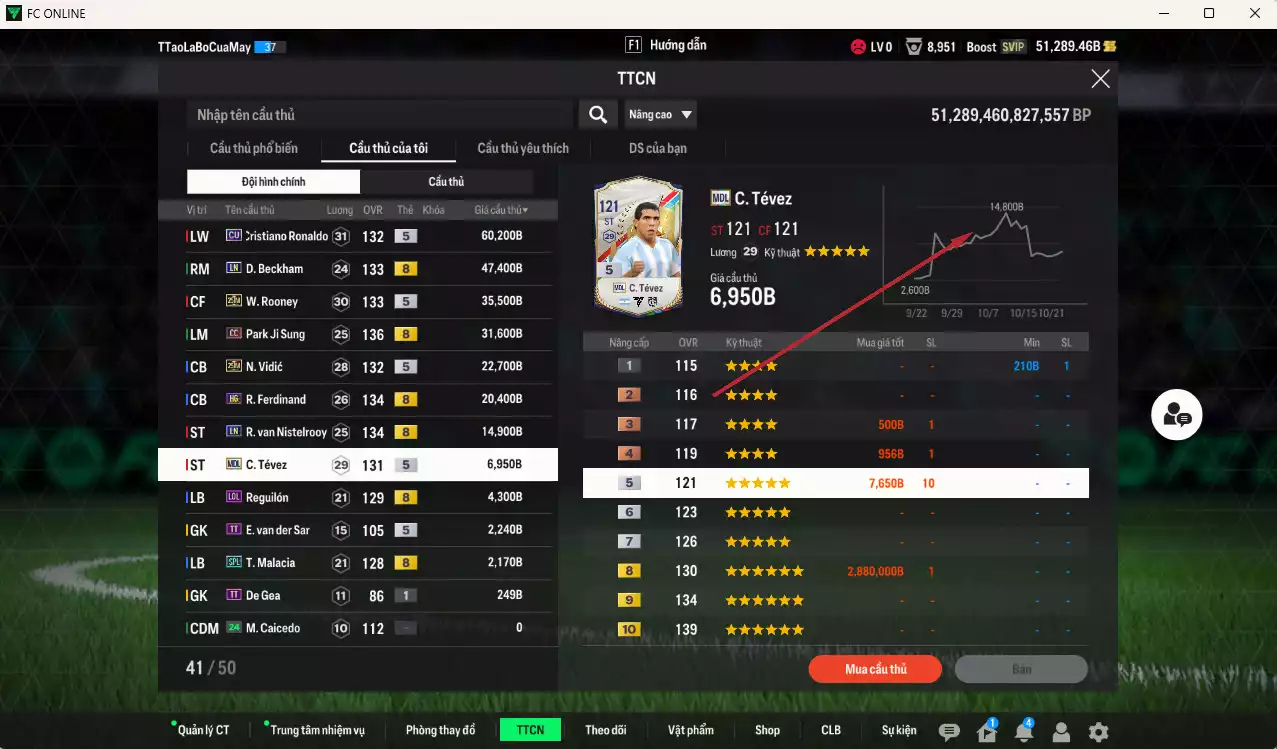Go to the Shop menu
Screen dimensions: 1277x749
(767, 730)
